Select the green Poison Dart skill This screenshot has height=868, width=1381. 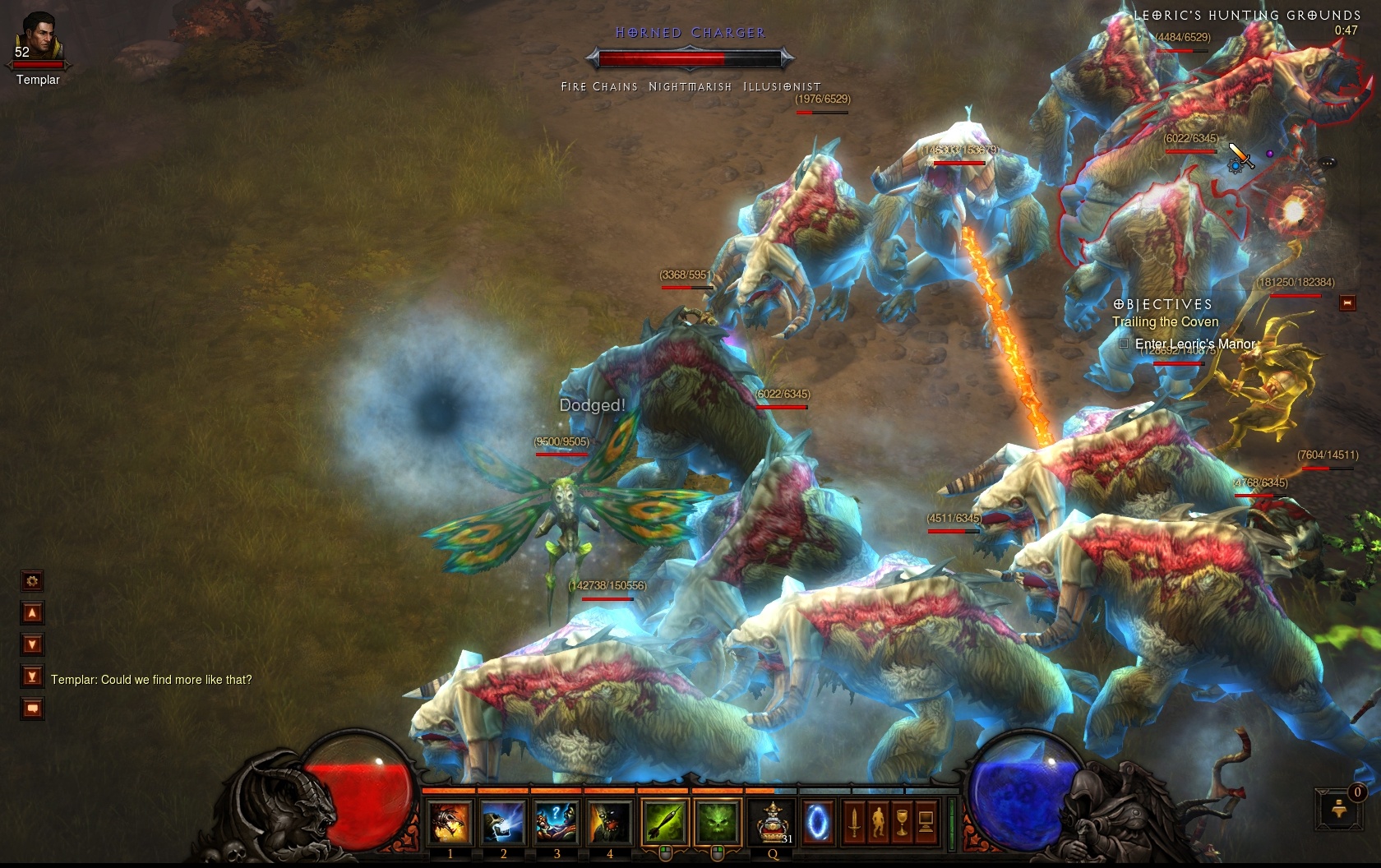[x=665, y=822]
